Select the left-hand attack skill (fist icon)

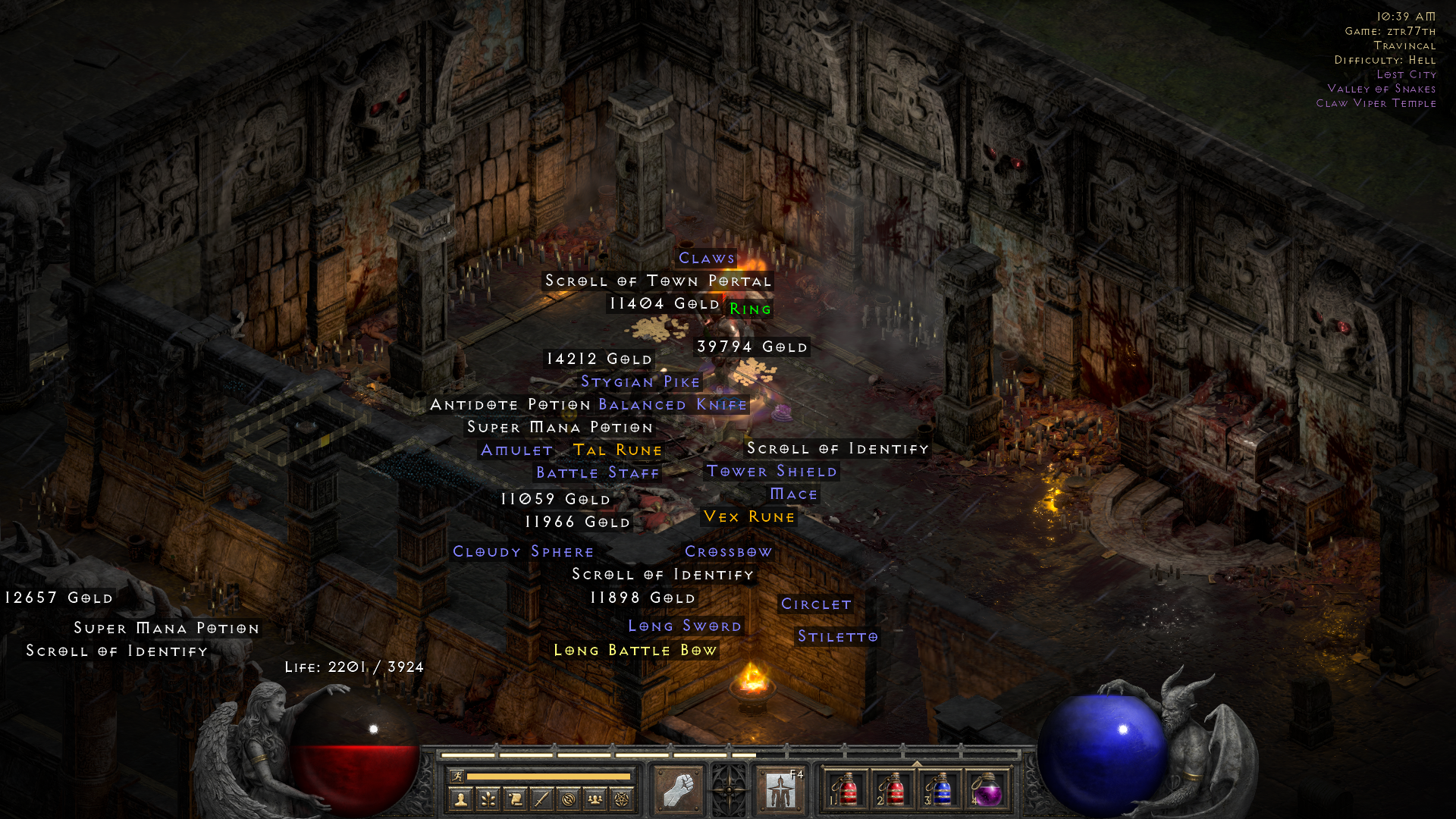(679, 791)
